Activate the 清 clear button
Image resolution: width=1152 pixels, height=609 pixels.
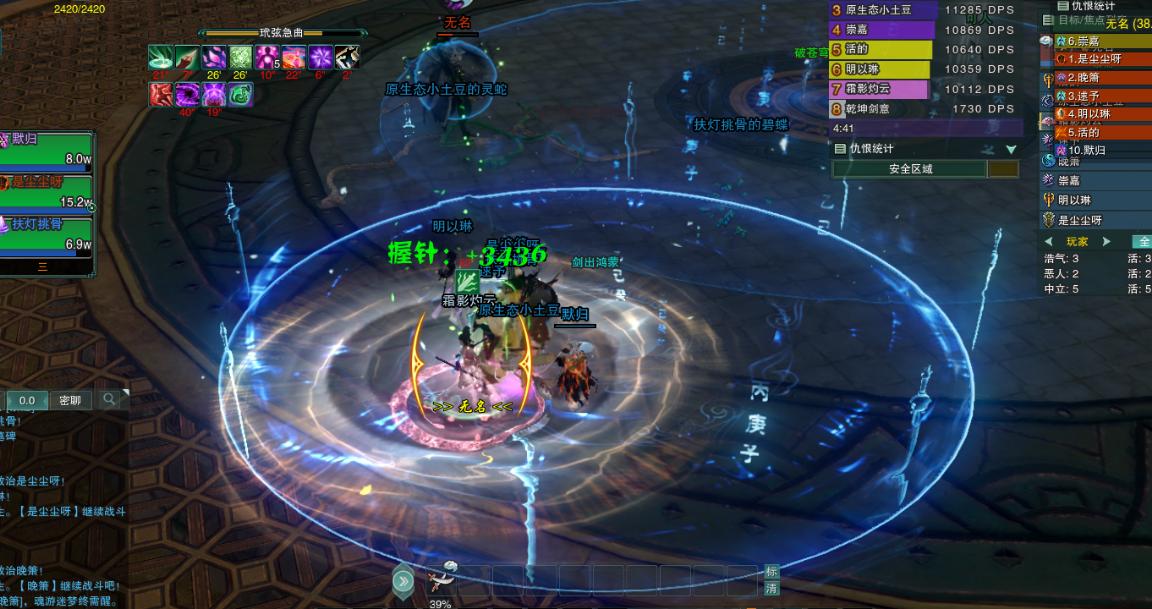coord(771,589)
